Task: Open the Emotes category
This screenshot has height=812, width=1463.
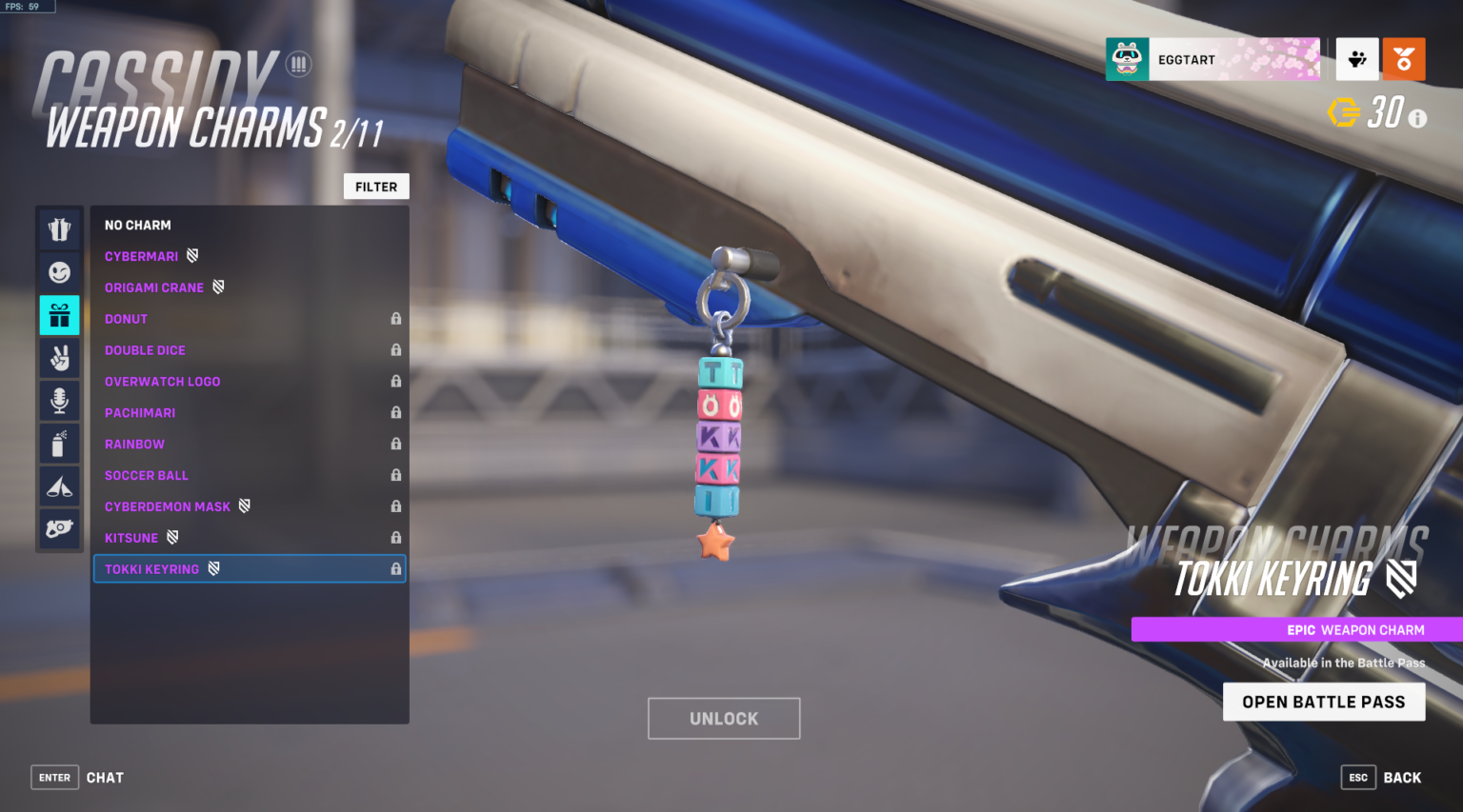Action: [59, 272]
